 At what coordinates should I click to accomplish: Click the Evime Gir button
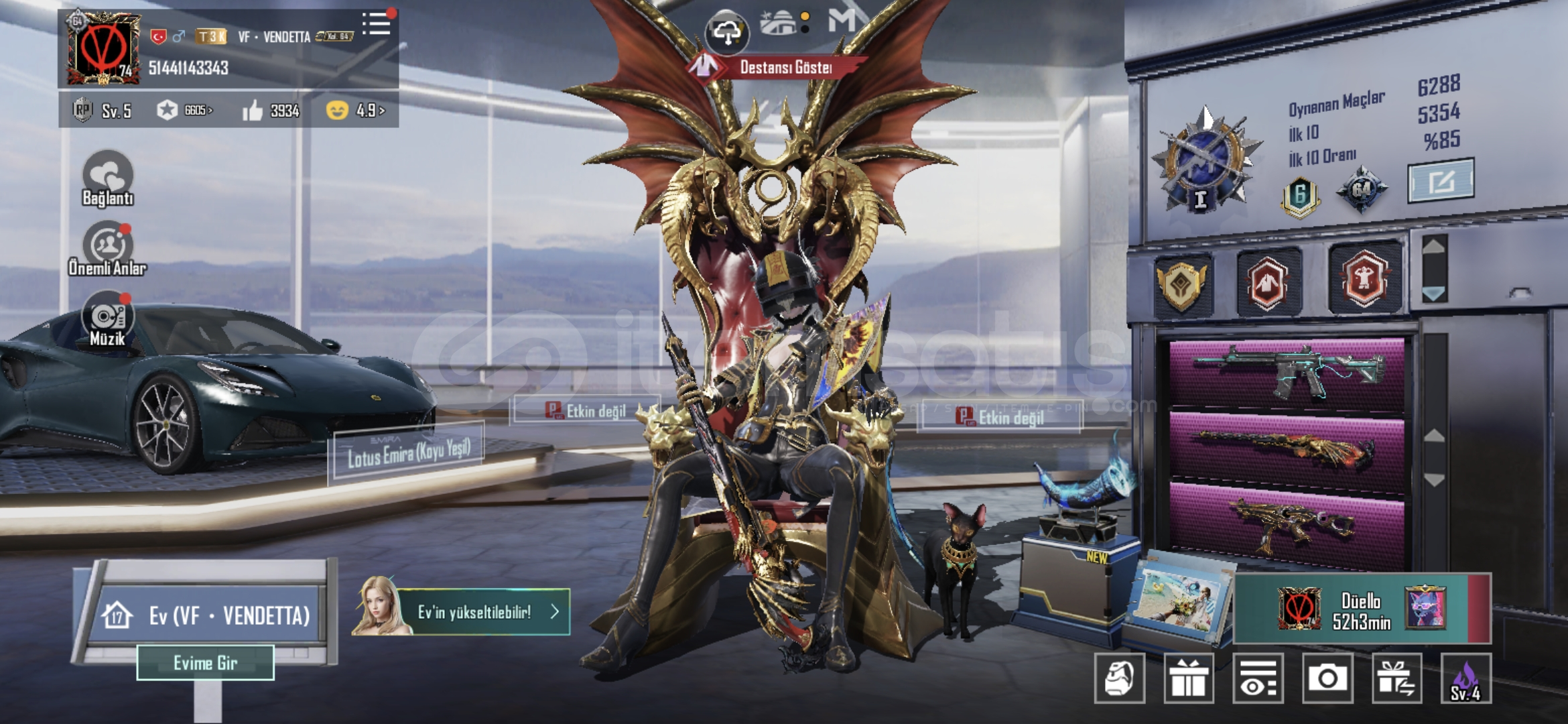point(205,663)
